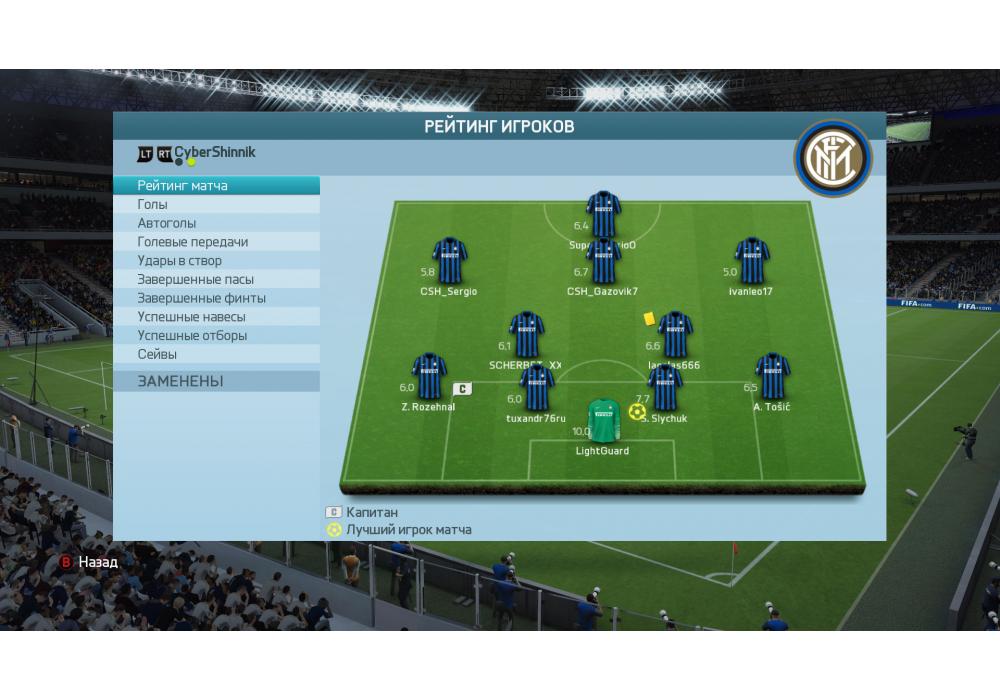Screen dimensions: 1000x700
Task: Select goalkeeper LightGuard on the pitch
Action: coord(602,421)
